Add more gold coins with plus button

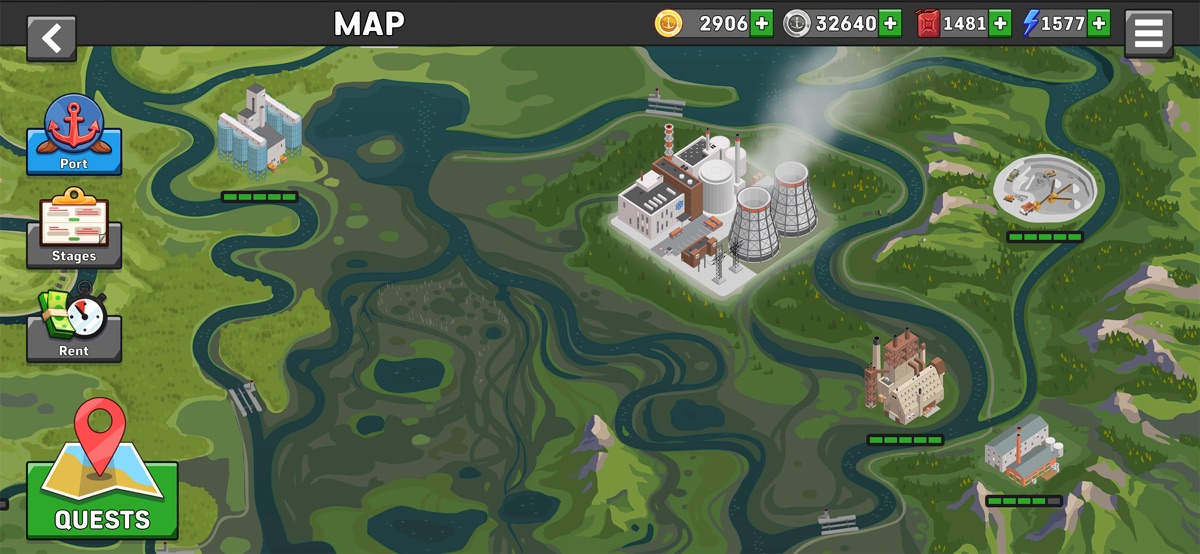[x=761, y=23]
